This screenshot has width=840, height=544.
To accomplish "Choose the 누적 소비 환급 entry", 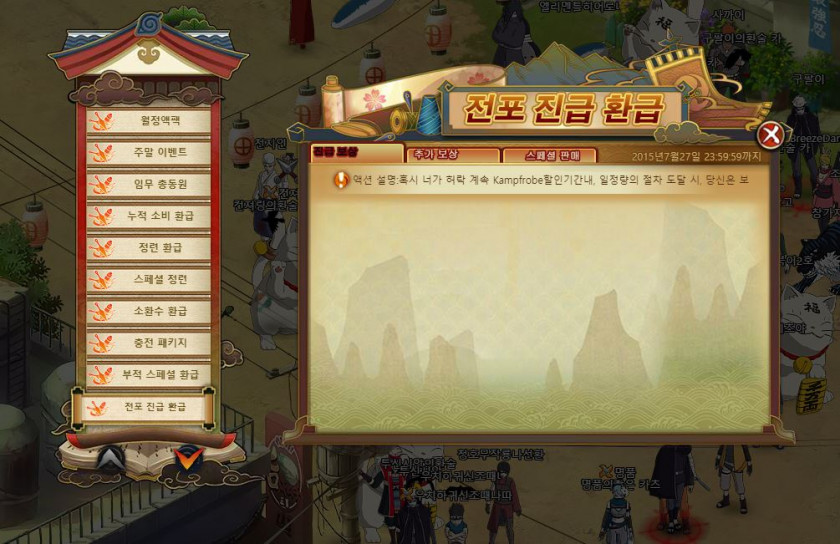I will click(149, 216).
